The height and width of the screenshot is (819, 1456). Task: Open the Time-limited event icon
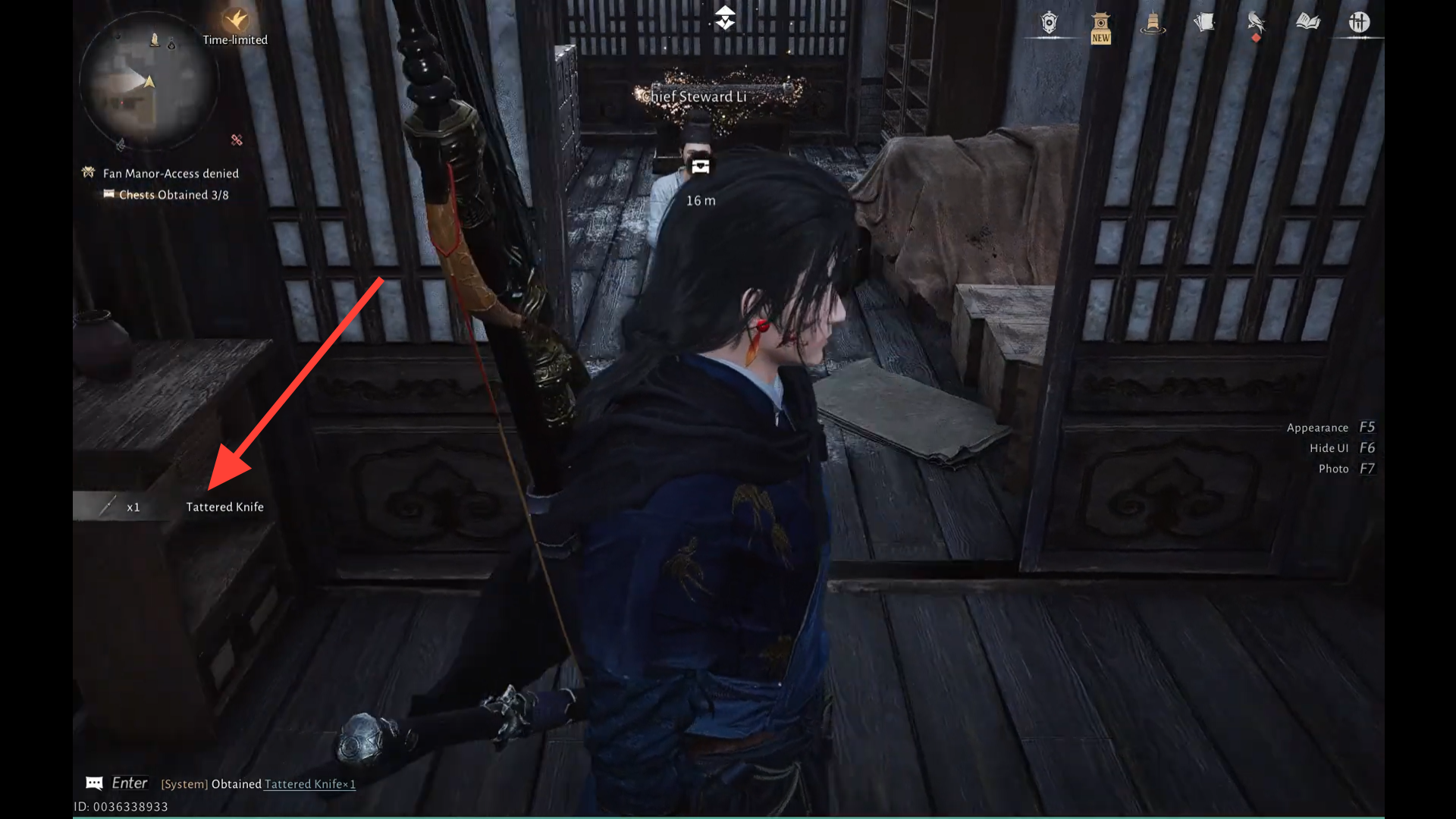coord(236,21)
